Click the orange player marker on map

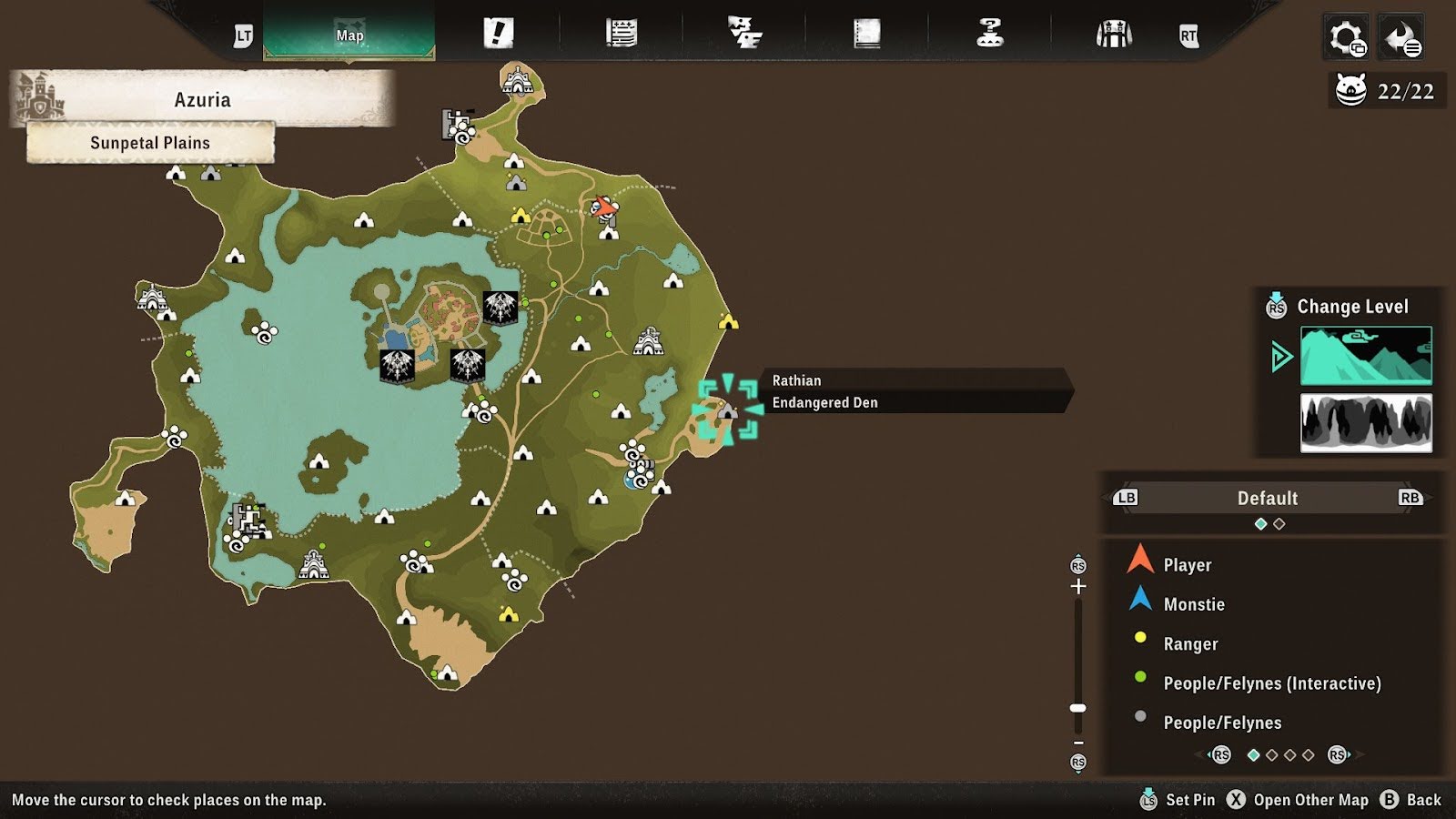pyautogui.click(x=602, y=207)
